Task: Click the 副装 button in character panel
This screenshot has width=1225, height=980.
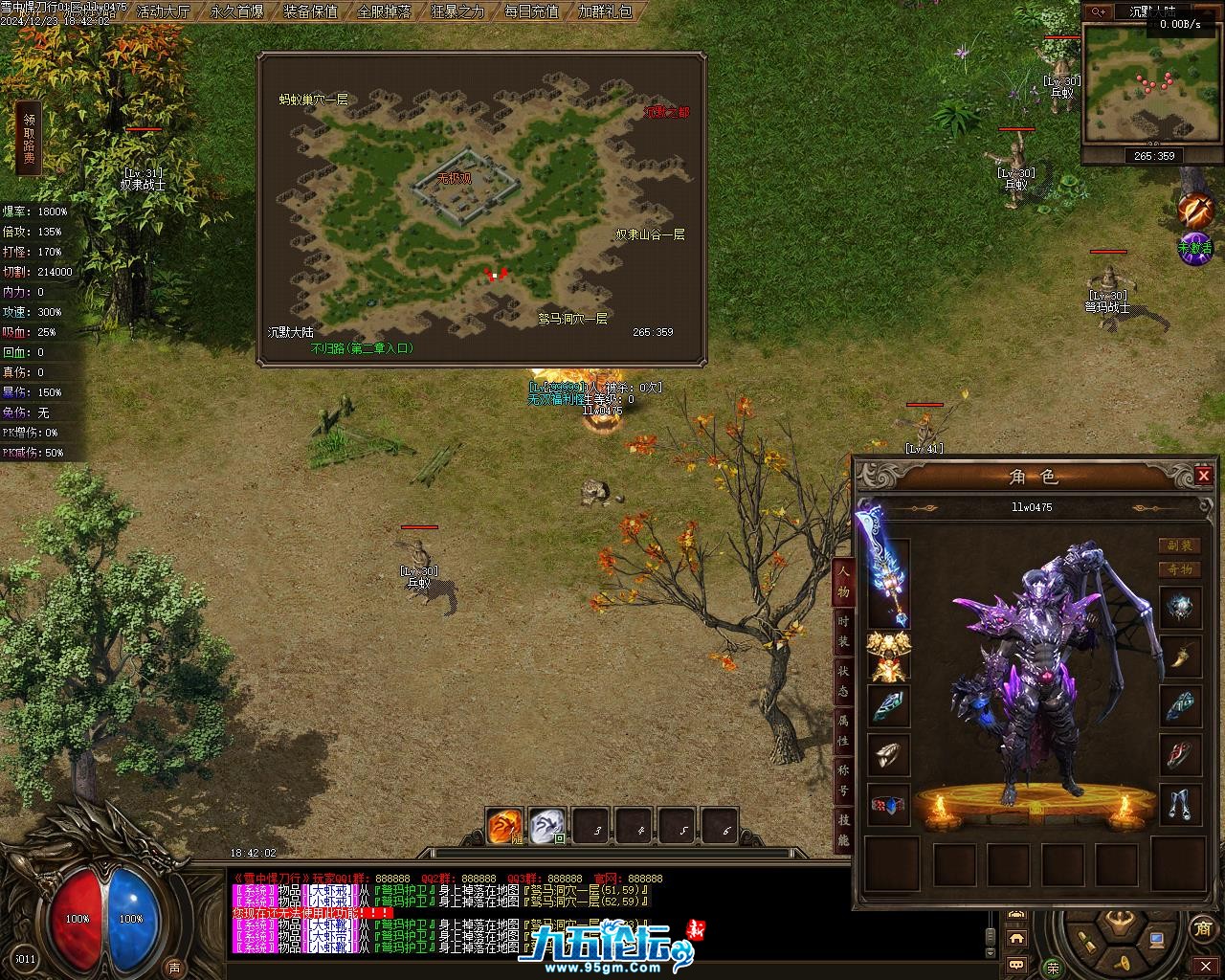Action: [1179, 546]
